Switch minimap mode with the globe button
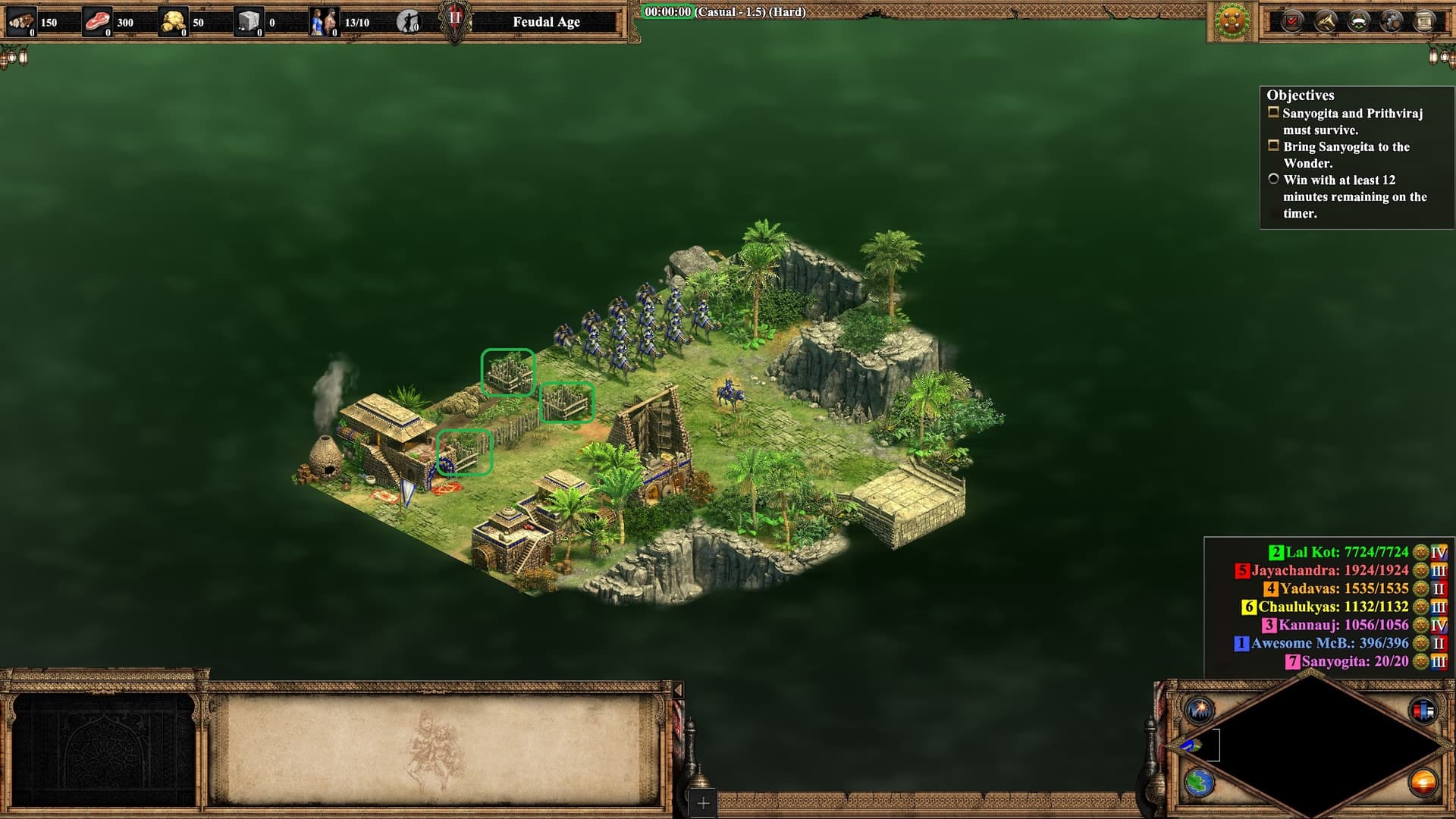 1200,782
